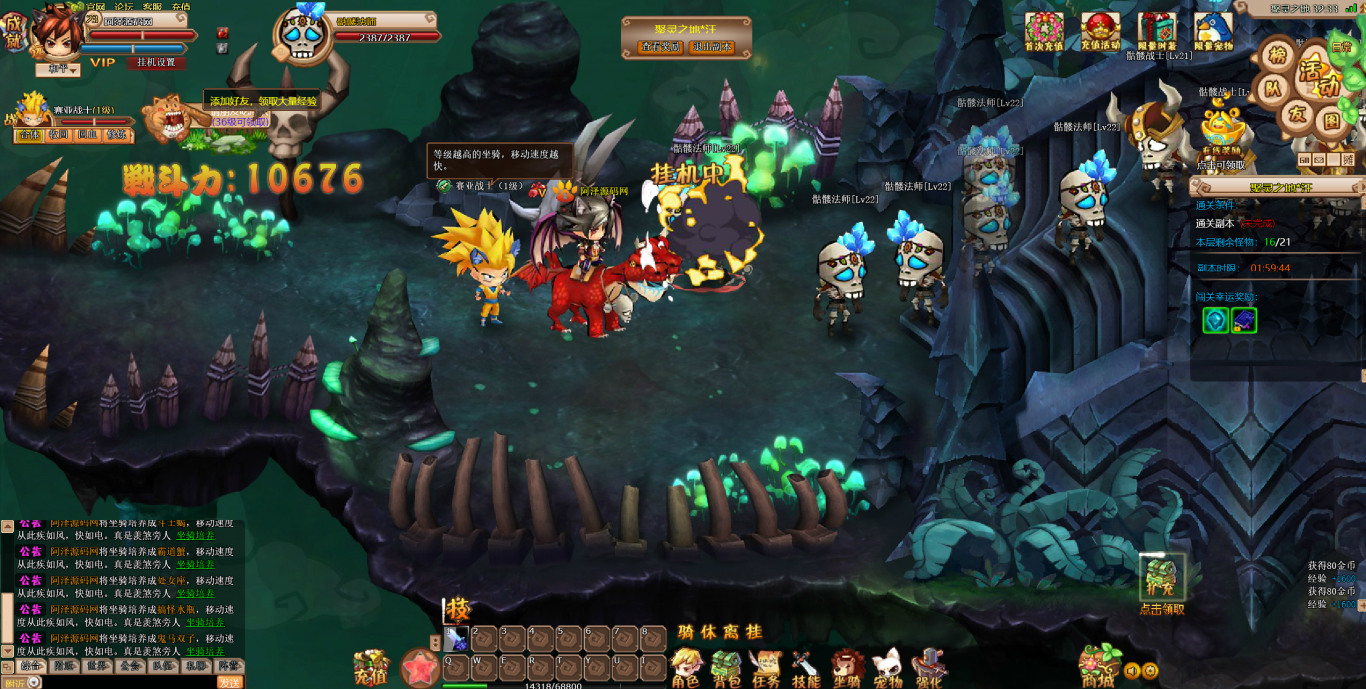Open the 技能 skills menu
This screenshot has height=689, width=1366.
[806, 667]
